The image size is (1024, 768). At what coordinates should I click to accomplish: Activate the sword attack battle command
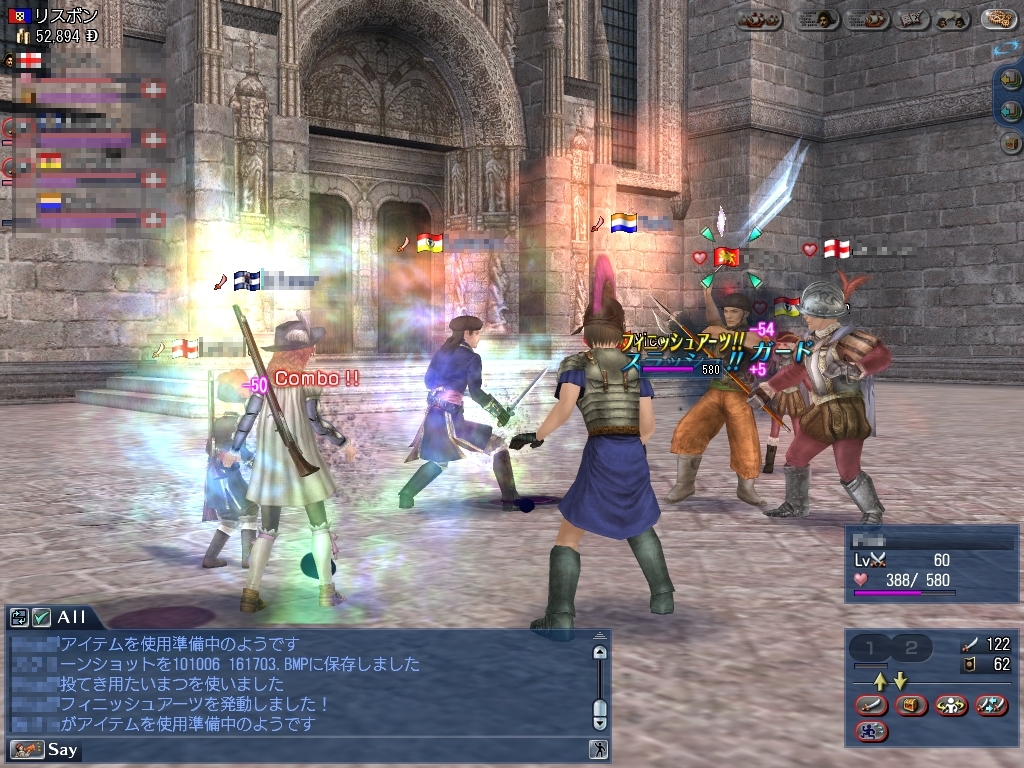tap(872, 705)
